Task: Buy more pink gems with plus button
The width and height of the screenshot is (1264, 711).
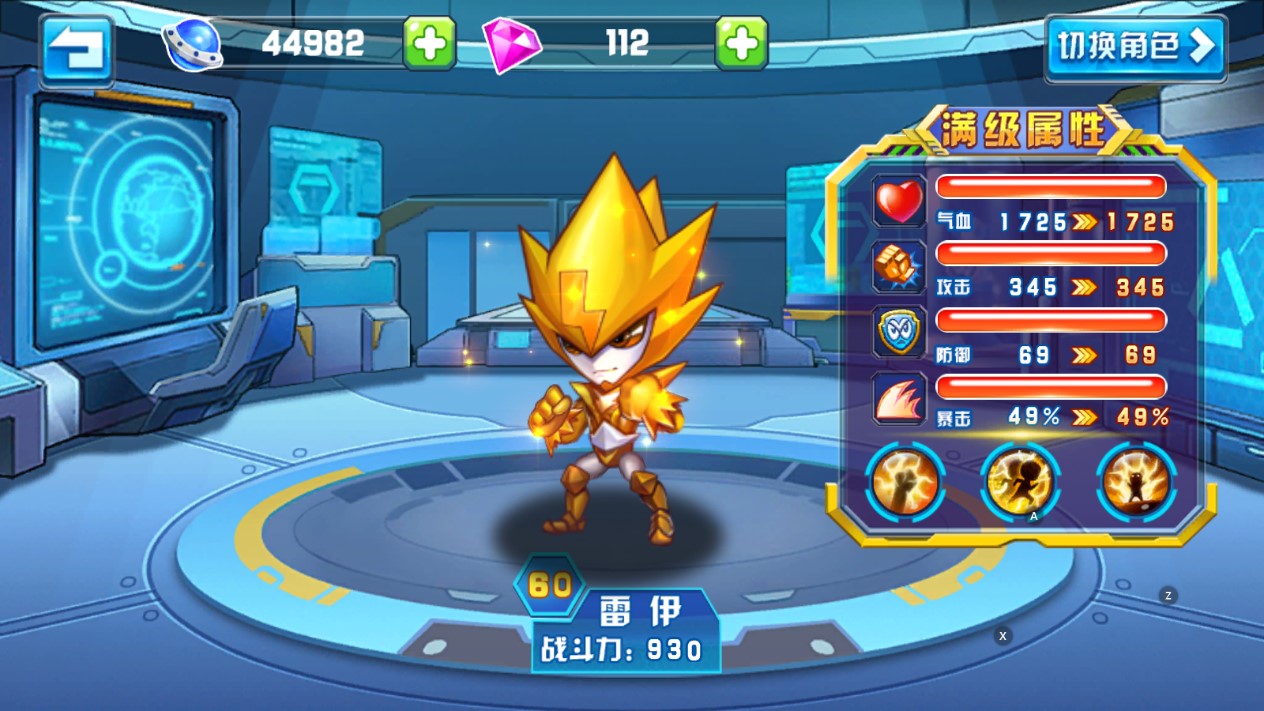Action: 741,43
